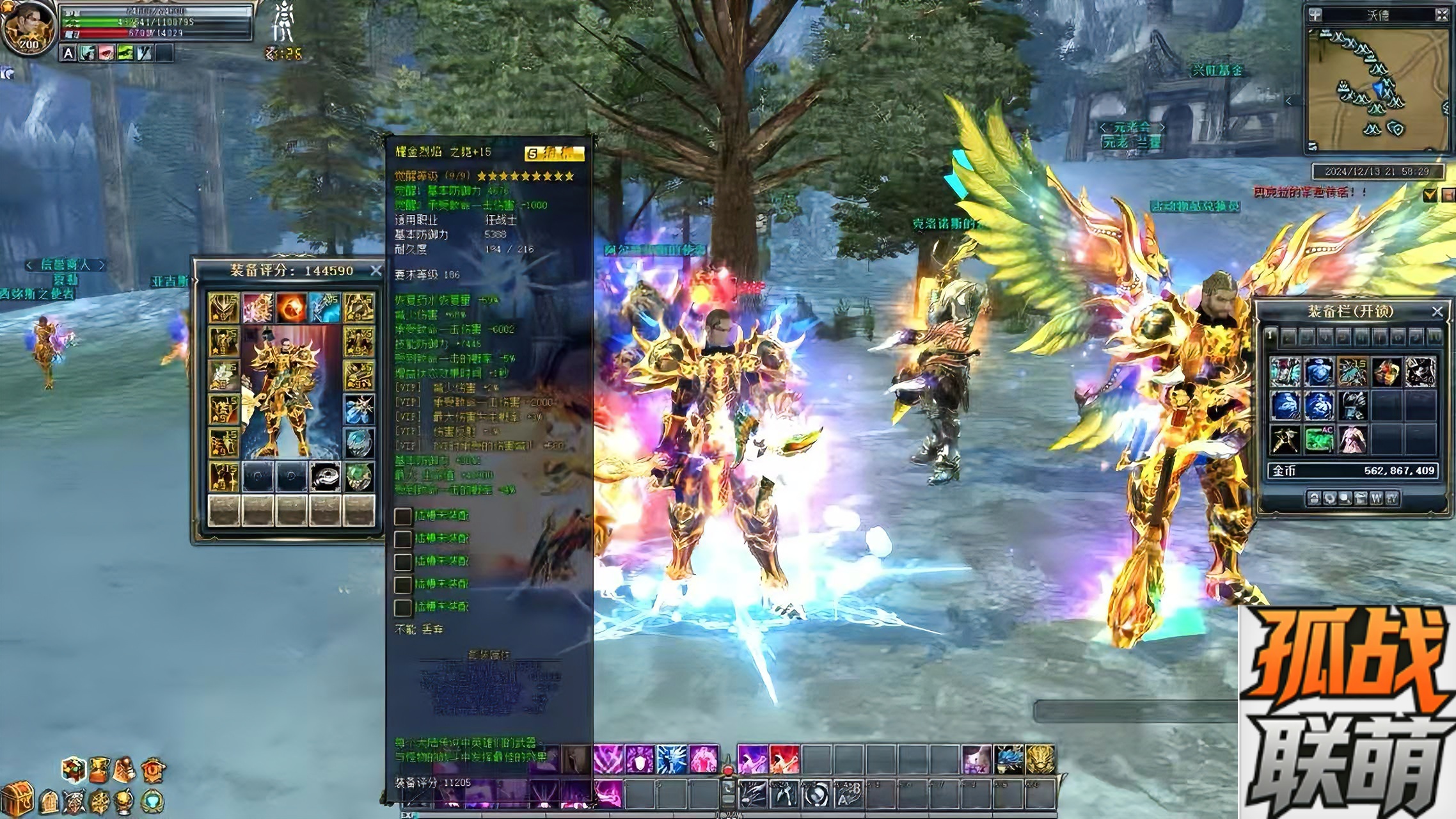Open the treasure chest menu icon
This screenshot has height=819, width=1456.
[x=17, y=798]
